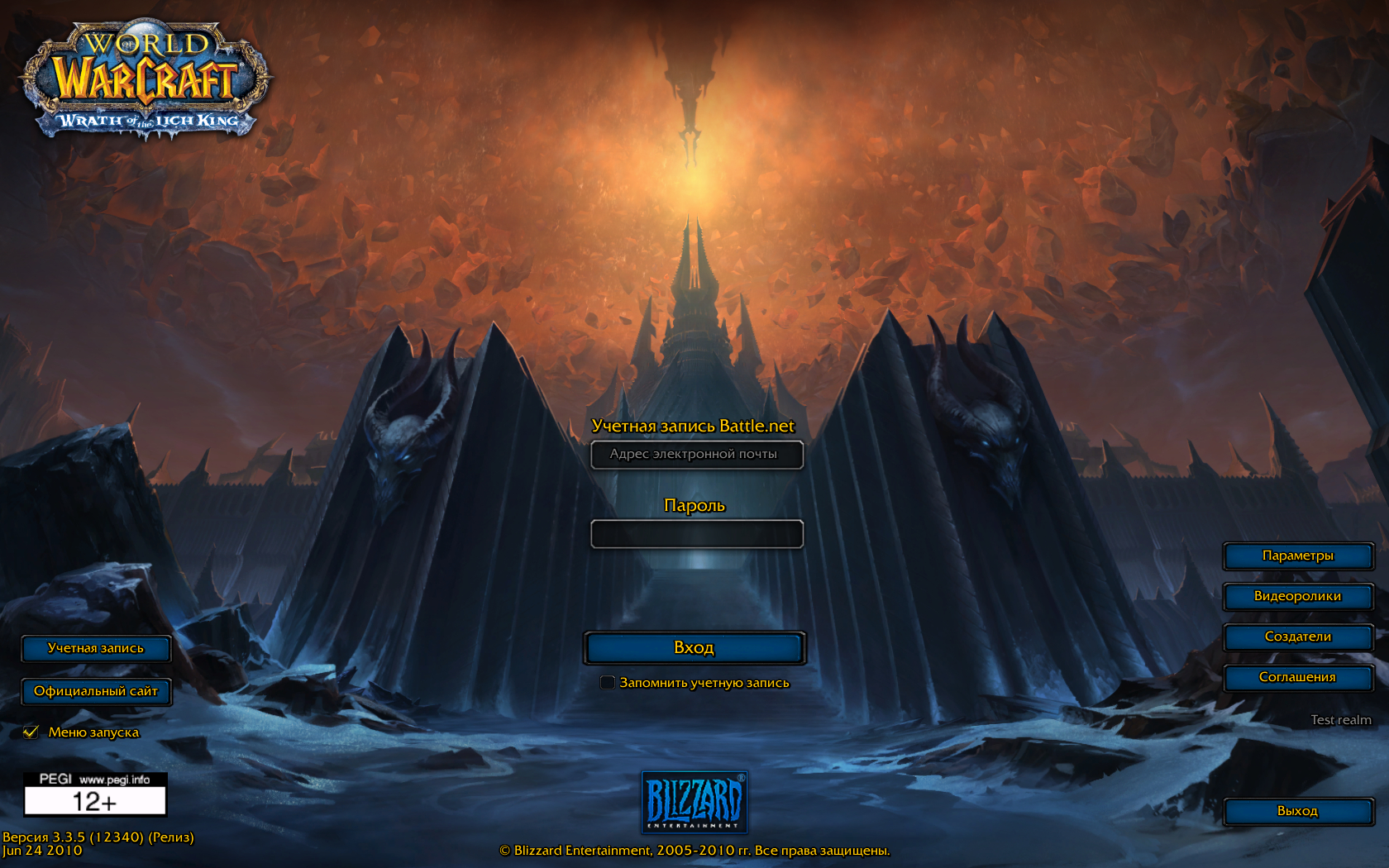Click the Выход exit button

click(1298, 812)
